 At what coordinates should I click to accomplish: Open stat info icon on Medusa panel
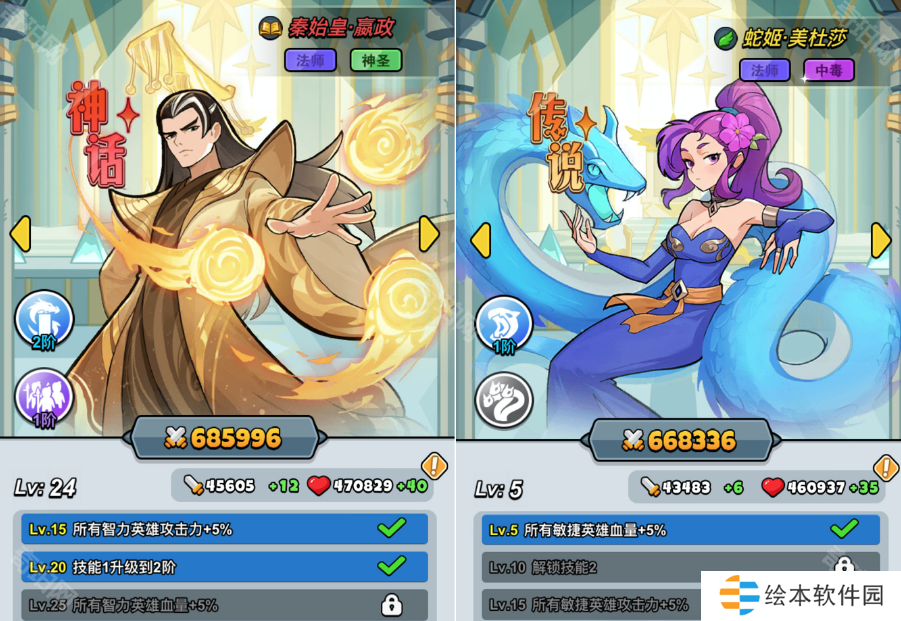[886, 467]
